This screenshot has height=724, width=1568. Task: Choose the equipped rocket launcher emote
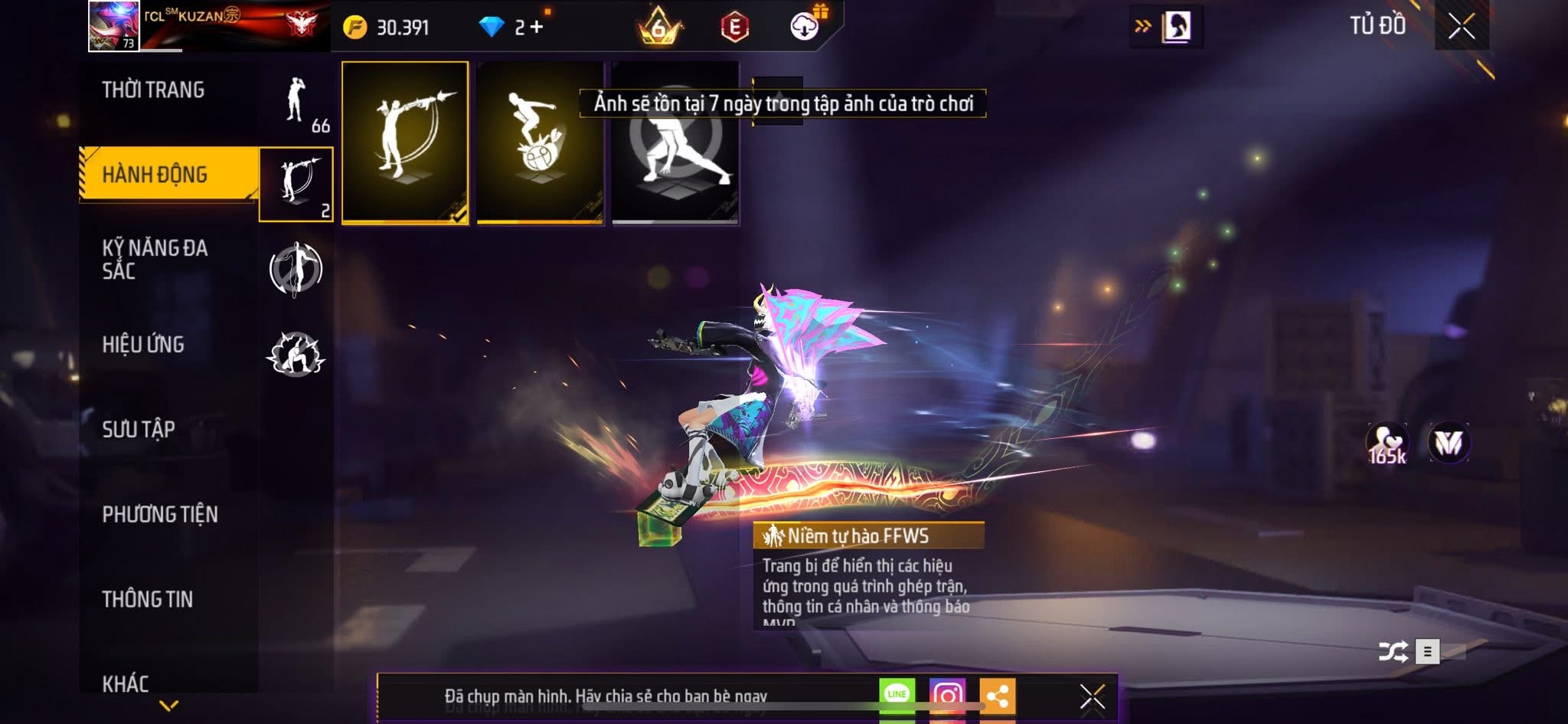[405, 143]
